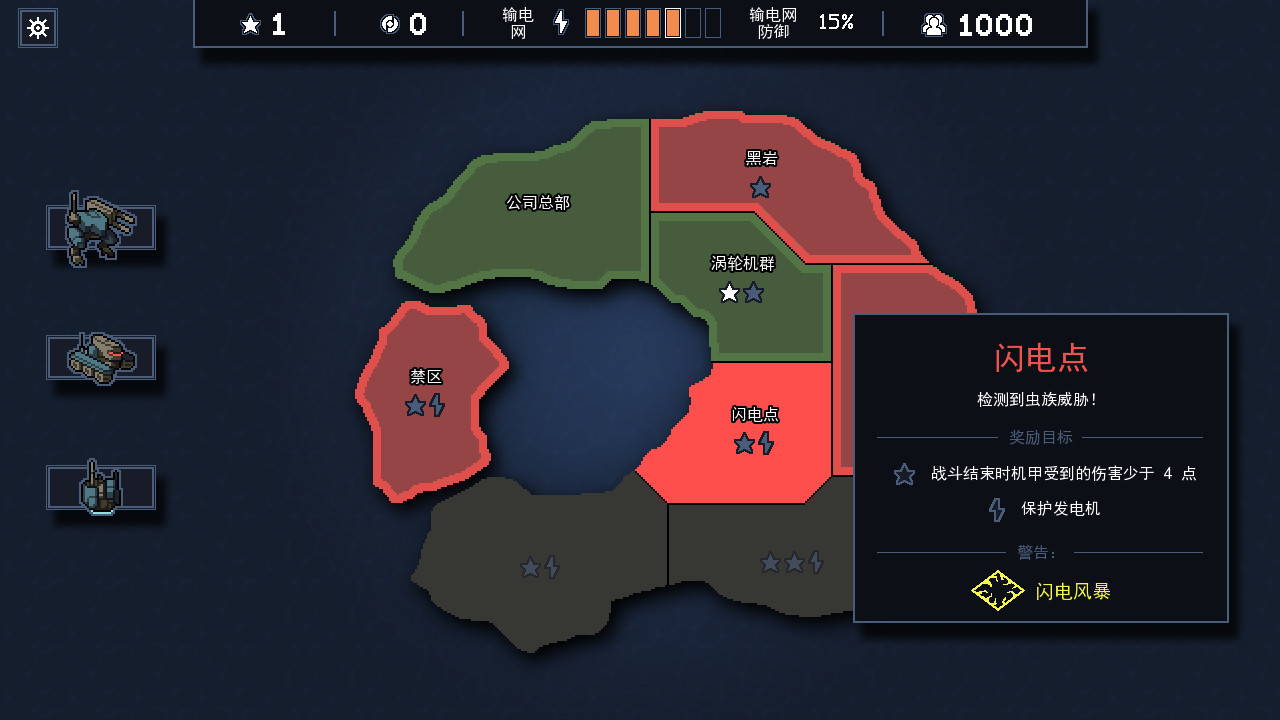This screenshot has height=720, width=1280.
Task: Click the star badge on the 黑岩 region
Action: (x=760, y=186)
